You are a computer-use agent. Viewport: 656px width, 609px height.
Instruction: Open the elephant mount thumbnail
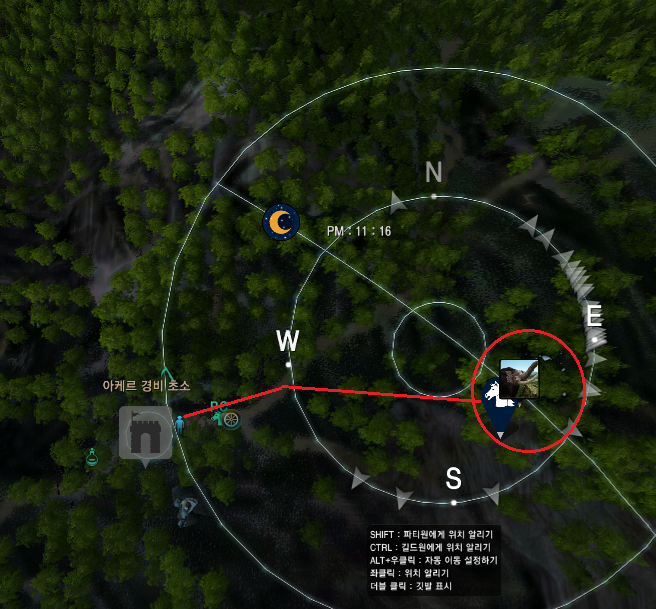coord(518,378)
